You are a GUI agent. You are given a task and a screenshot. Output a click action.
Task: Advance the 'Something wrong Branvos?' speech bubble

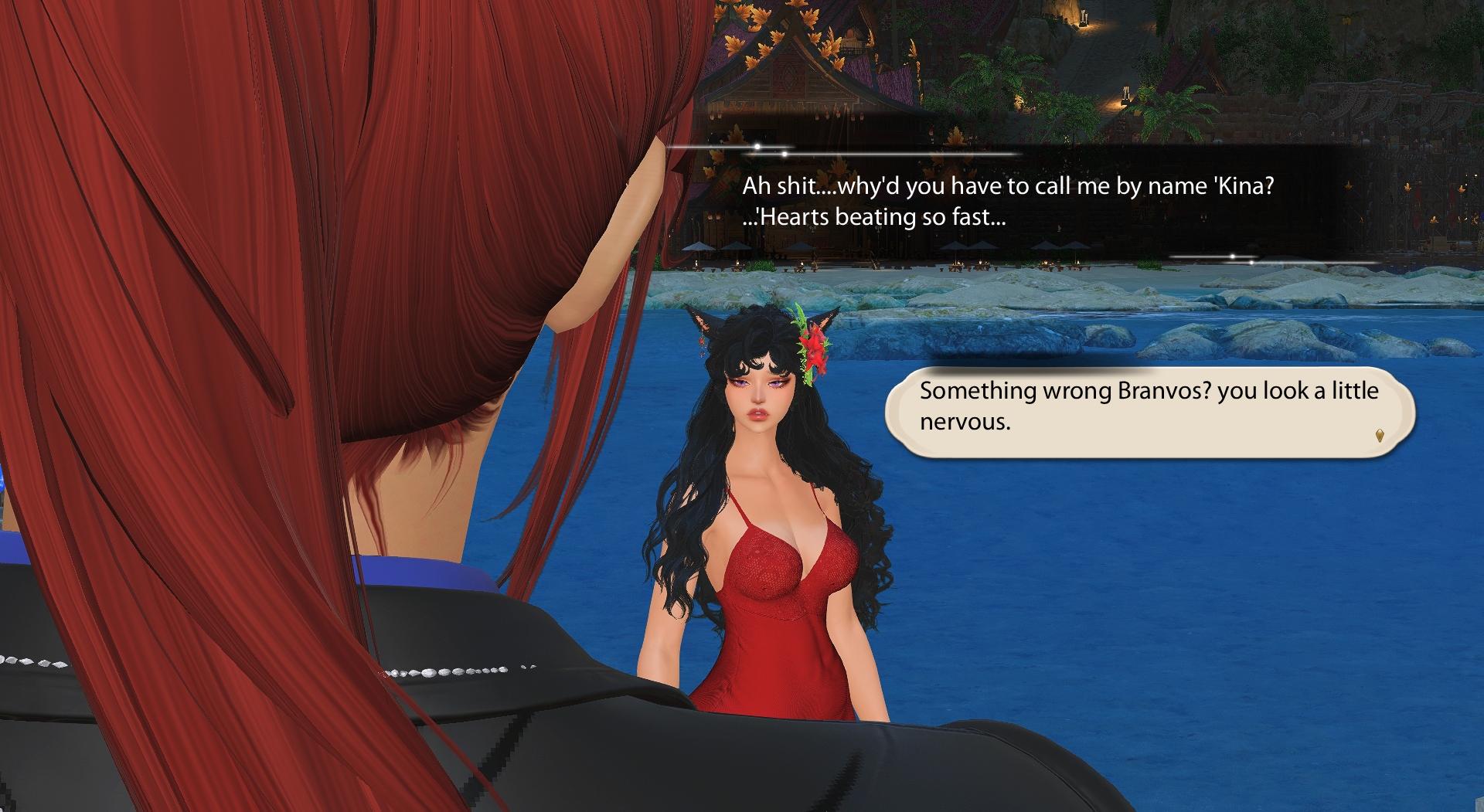point(1149,411)
